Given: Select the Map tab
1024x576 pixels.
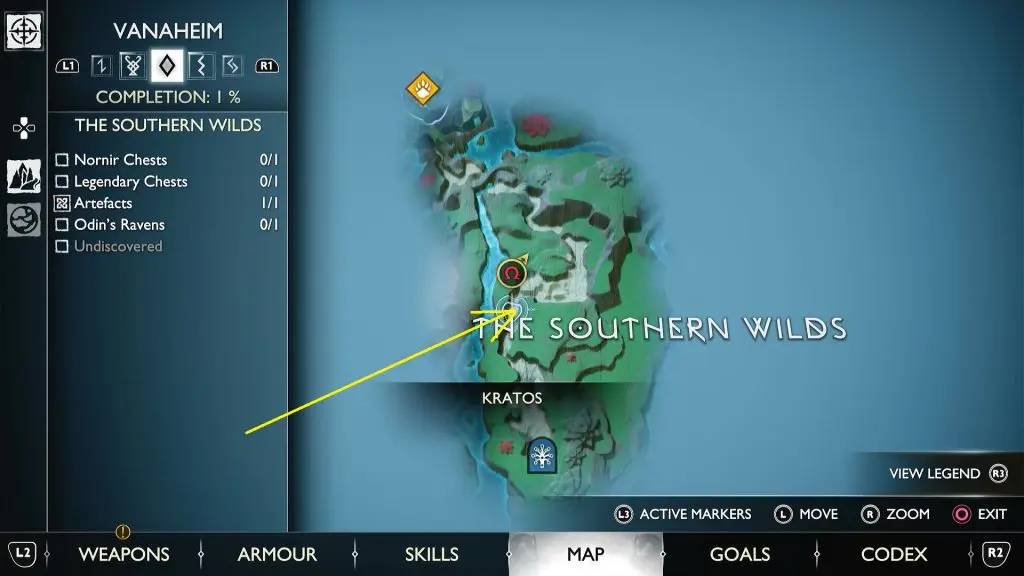Looking at the screenshot, I should [585, 554].
